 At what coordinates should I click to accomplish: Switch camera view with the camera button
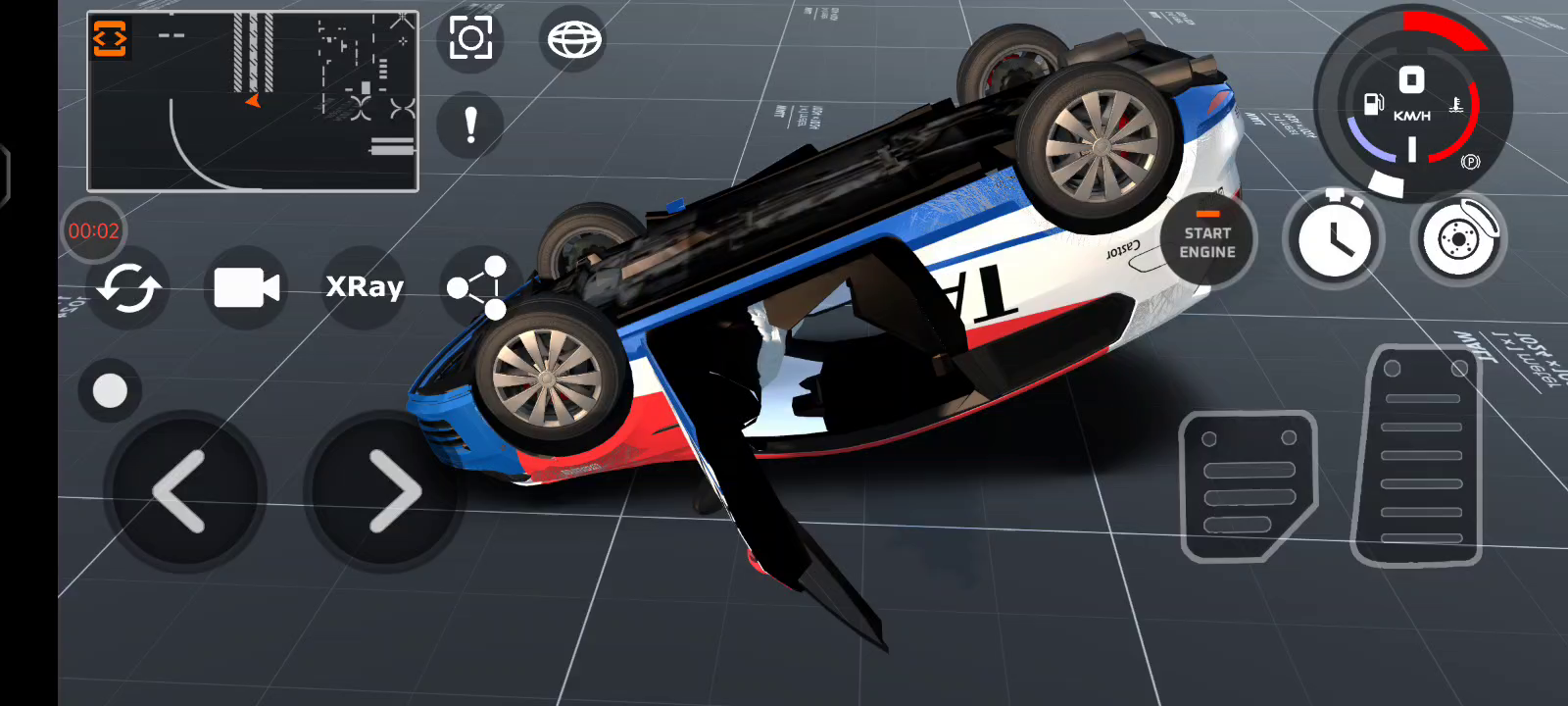coord(246,287)
